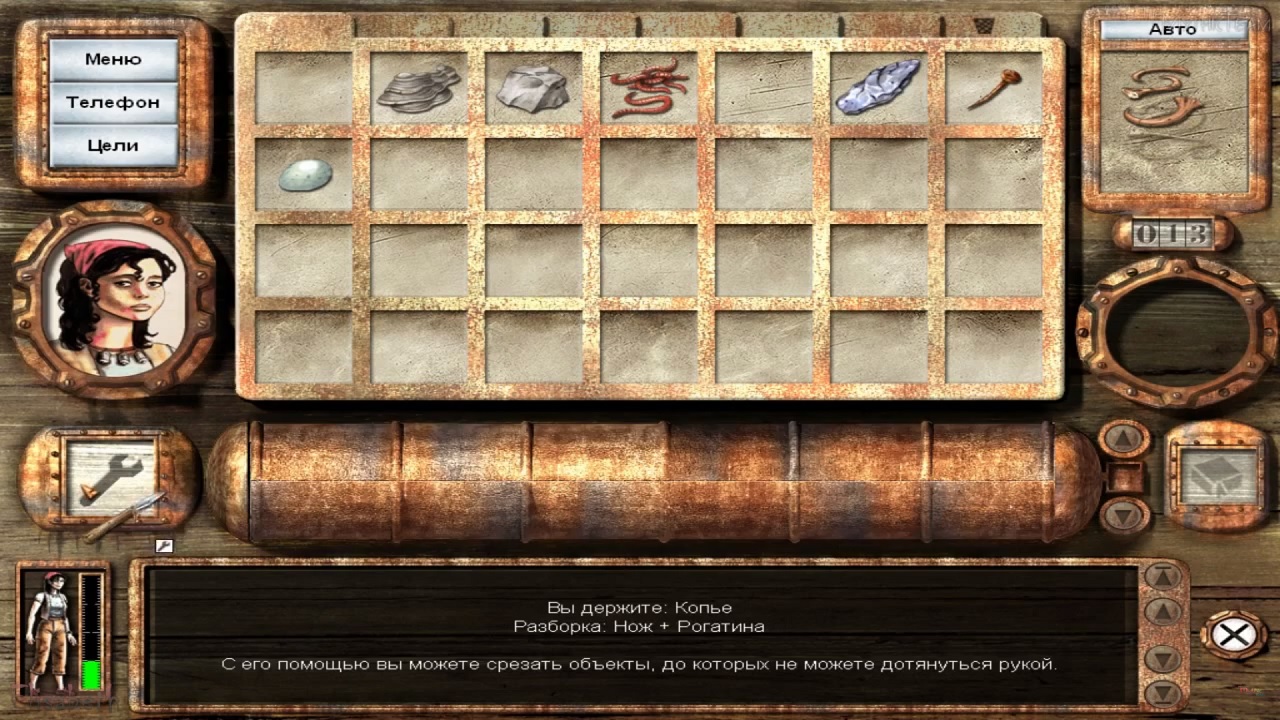Choose the bluish flint shard item
Image resolution: width=1280 pixels, height=720 pixels.
pos(878,88)
